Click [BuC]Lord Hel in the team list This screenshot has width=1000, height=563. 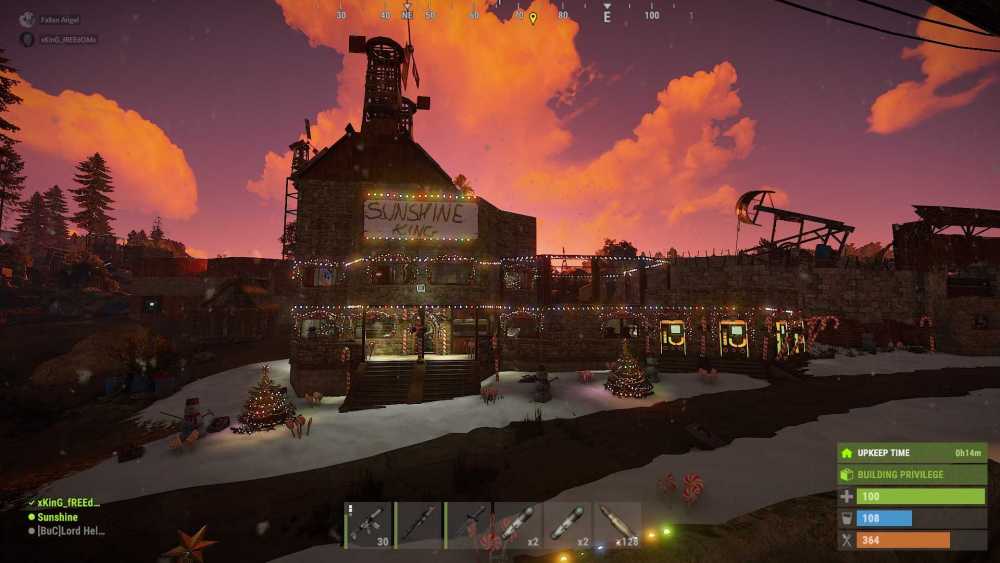(69, 531)
